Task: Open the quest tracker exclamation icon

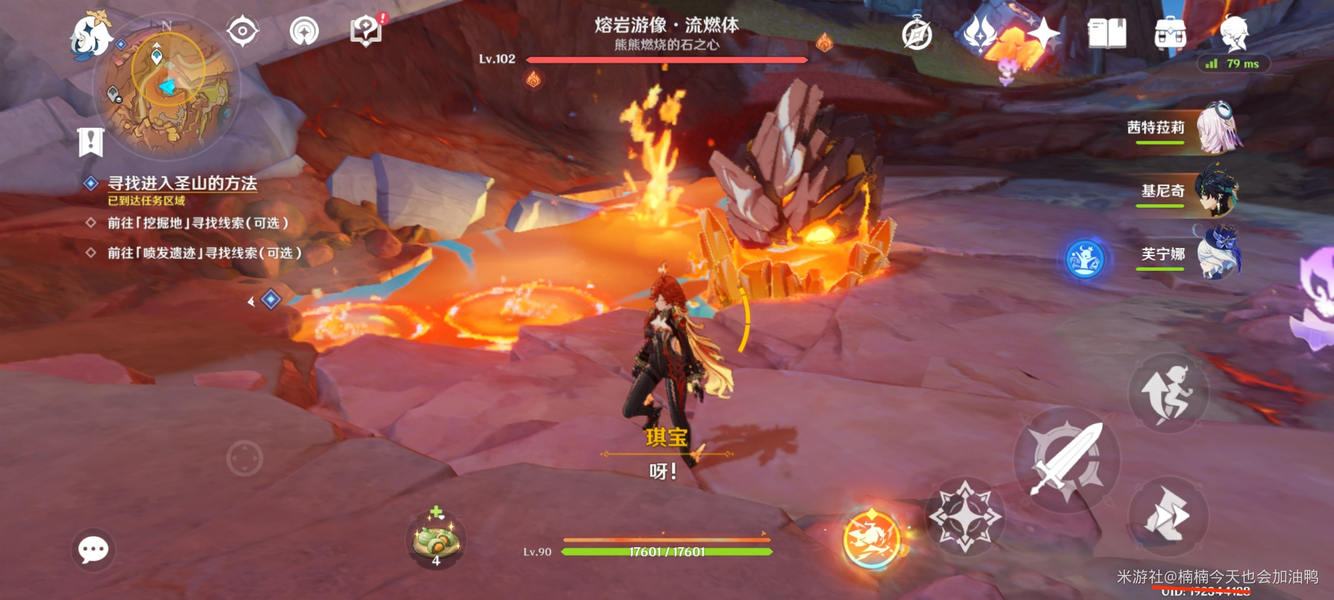Action: tap(91, 142)
